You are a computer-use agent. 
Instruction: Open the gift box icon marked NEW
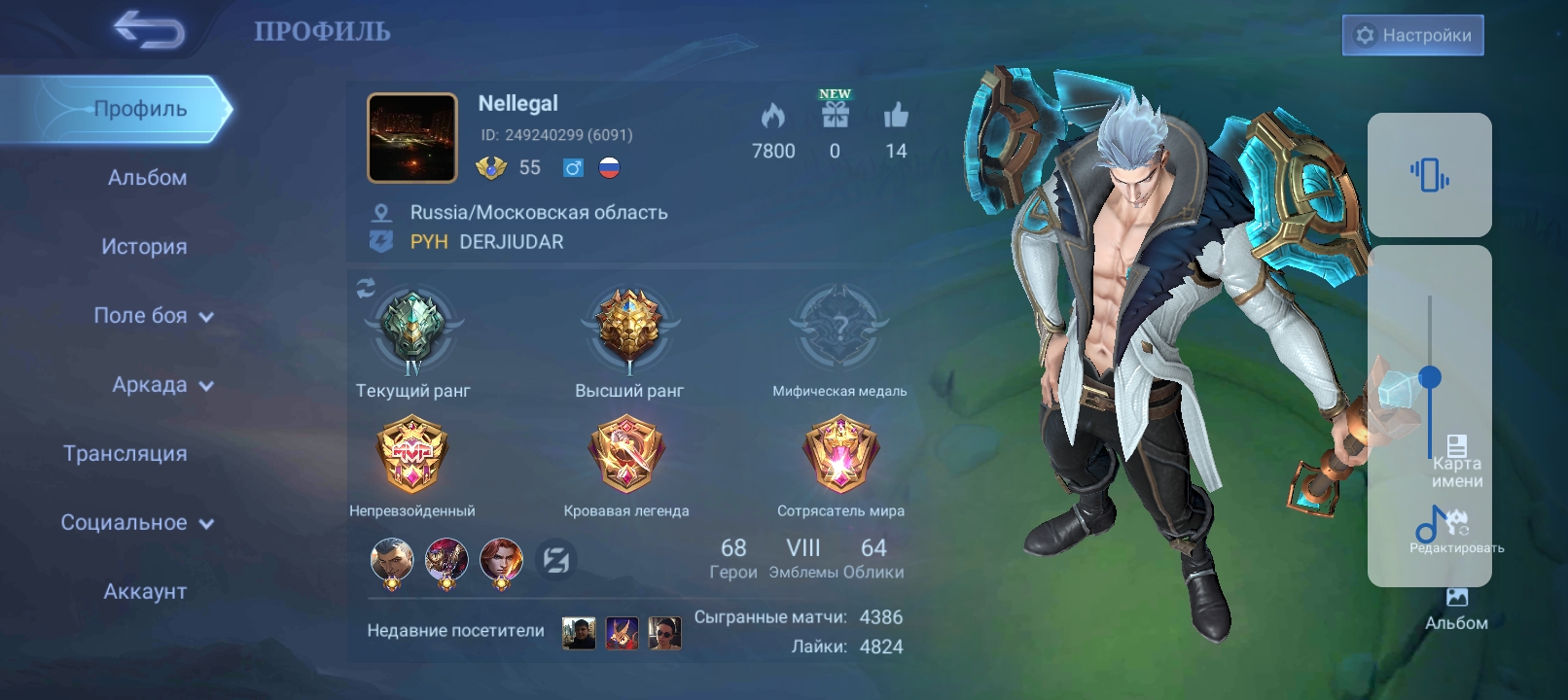pos(835,115)
